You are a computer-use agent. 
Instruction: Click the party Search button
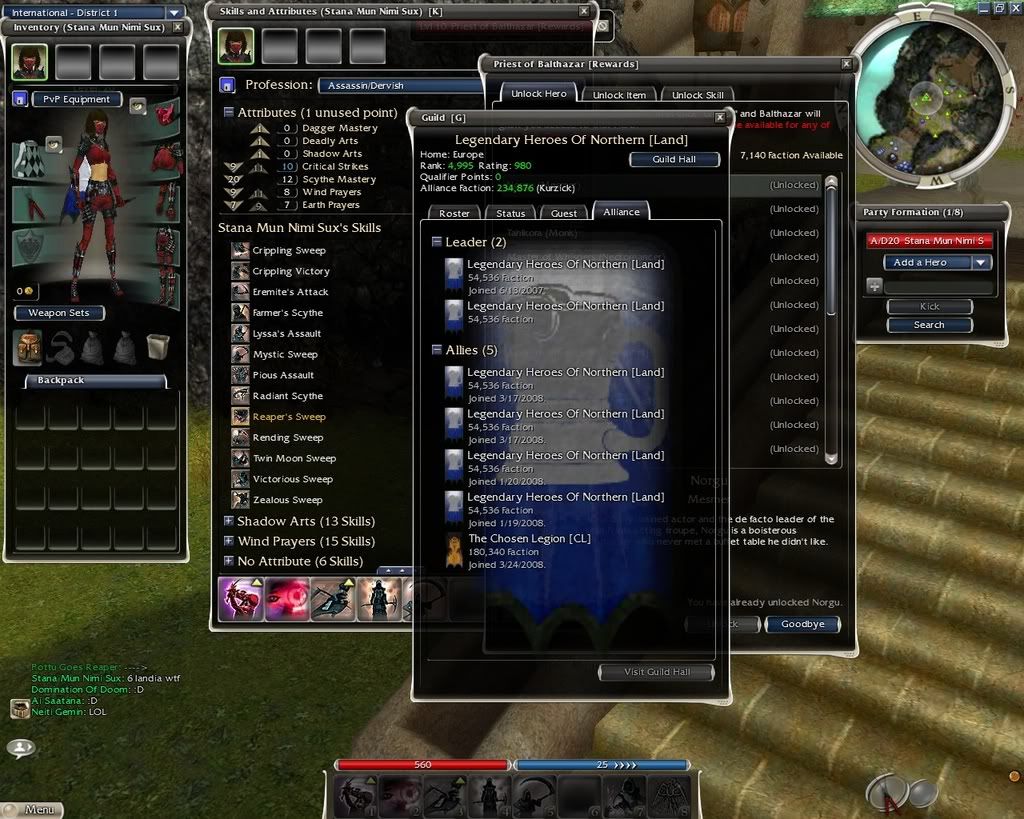pos(929,325)
